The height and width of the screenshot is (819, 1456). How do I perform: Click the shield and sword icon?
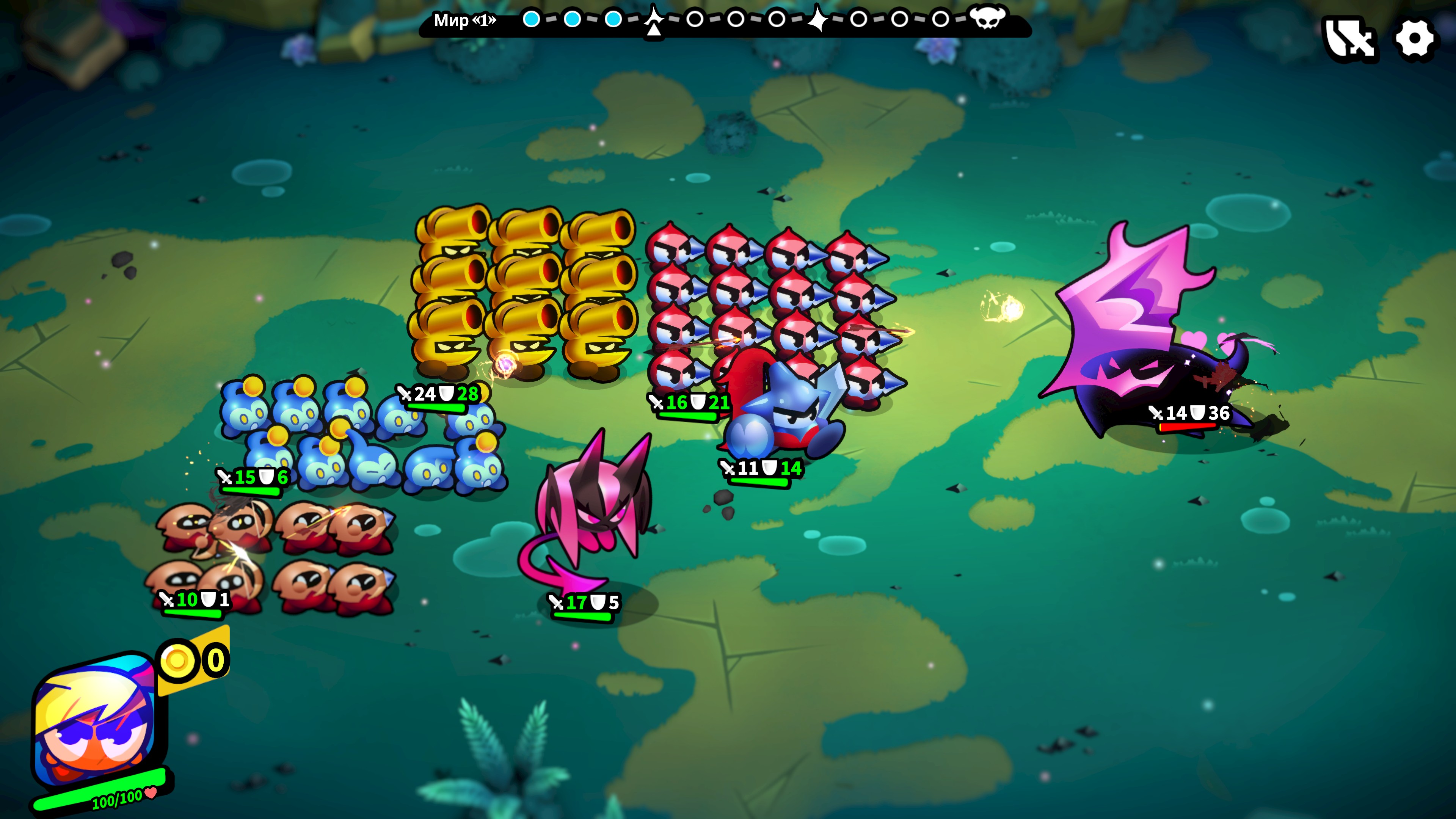pyautogui.click(x=1350, y=39)
